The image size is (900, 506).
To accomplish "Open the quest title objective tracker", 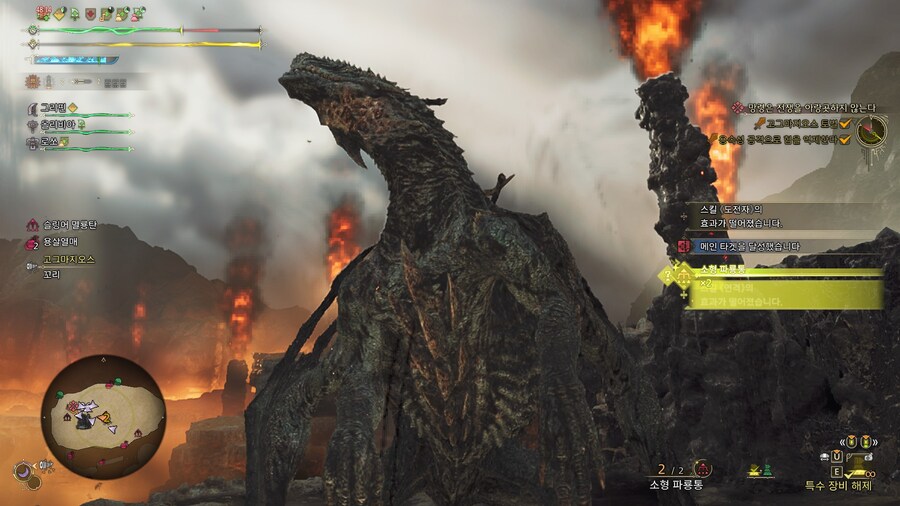I will (808, 108).
